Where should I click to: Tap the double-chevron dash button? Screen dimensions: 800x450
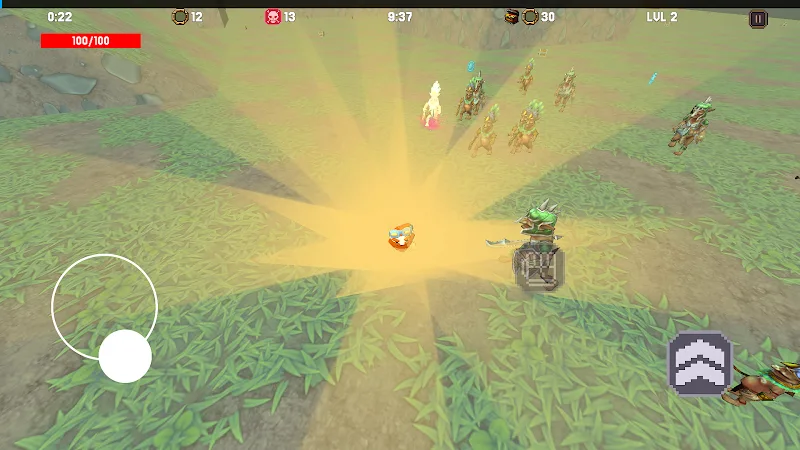pyautogui.click(x=700, y=364)
